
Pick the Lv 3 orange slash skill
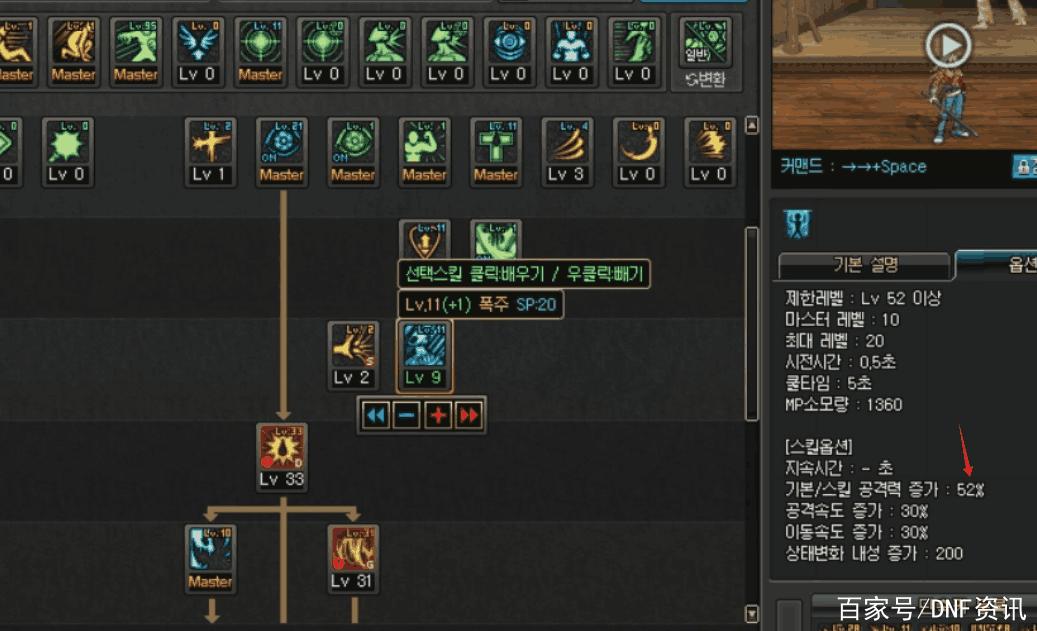click(x=567, y=145)
